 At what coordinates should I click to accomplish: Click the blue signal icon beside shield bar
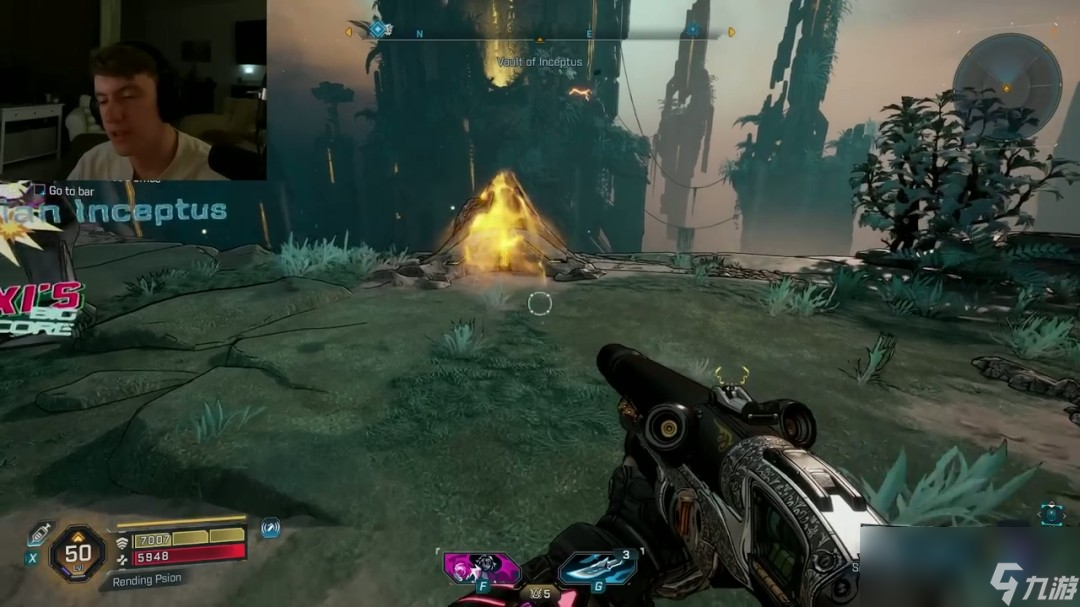(270, 528)
